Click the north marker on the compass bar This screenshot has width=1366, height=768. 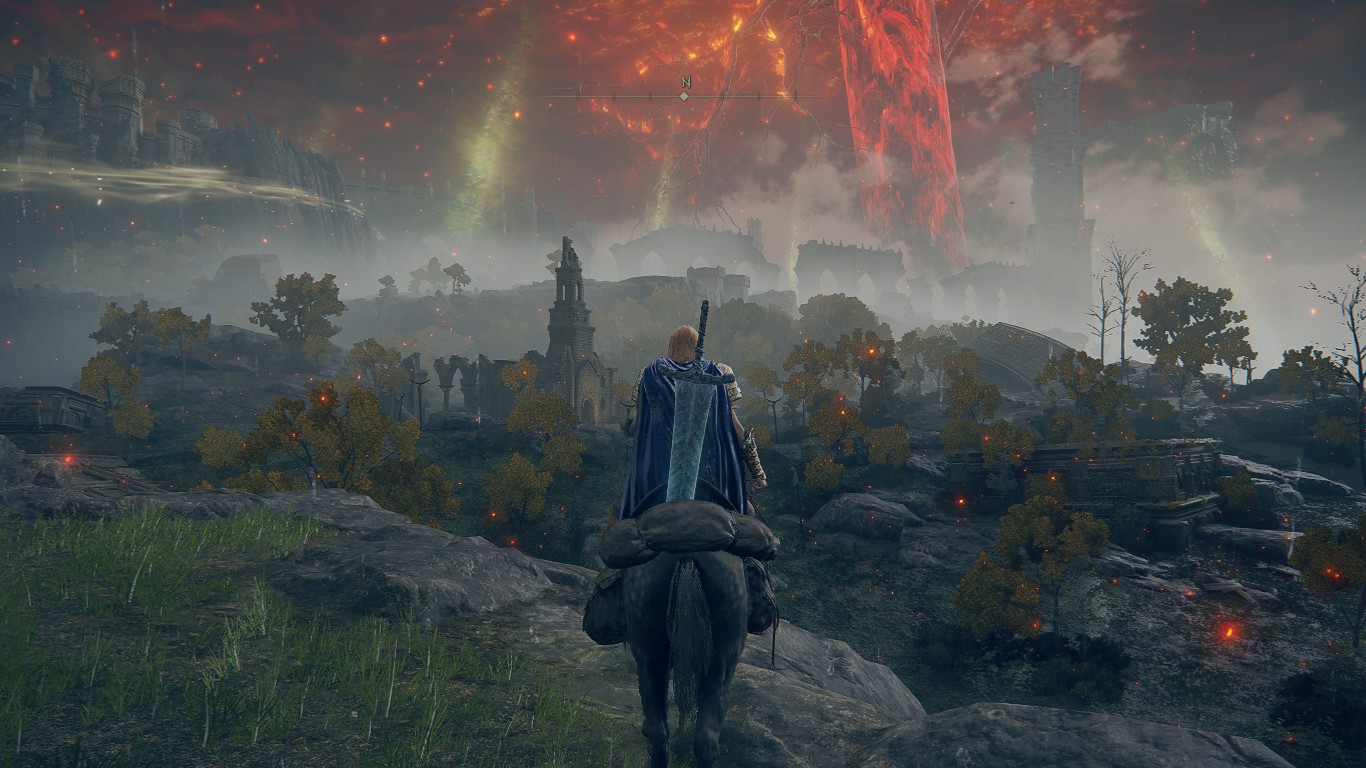pos(685,83)
